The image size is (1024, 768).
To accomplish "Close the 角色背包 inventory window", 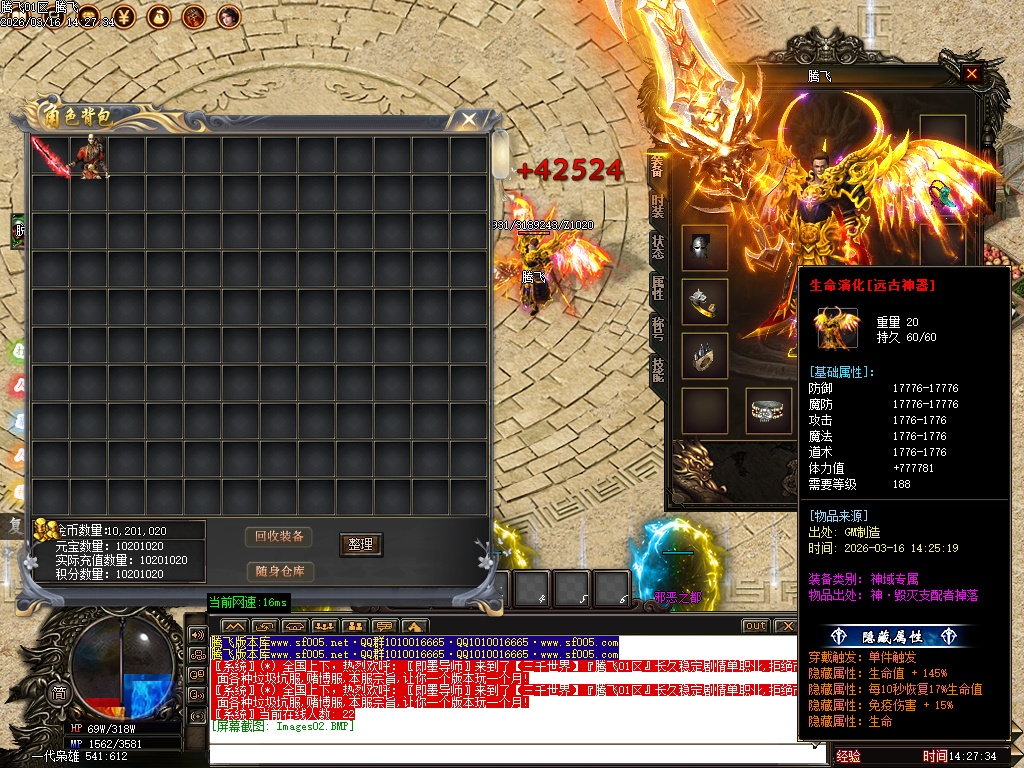I will [468, 119].
